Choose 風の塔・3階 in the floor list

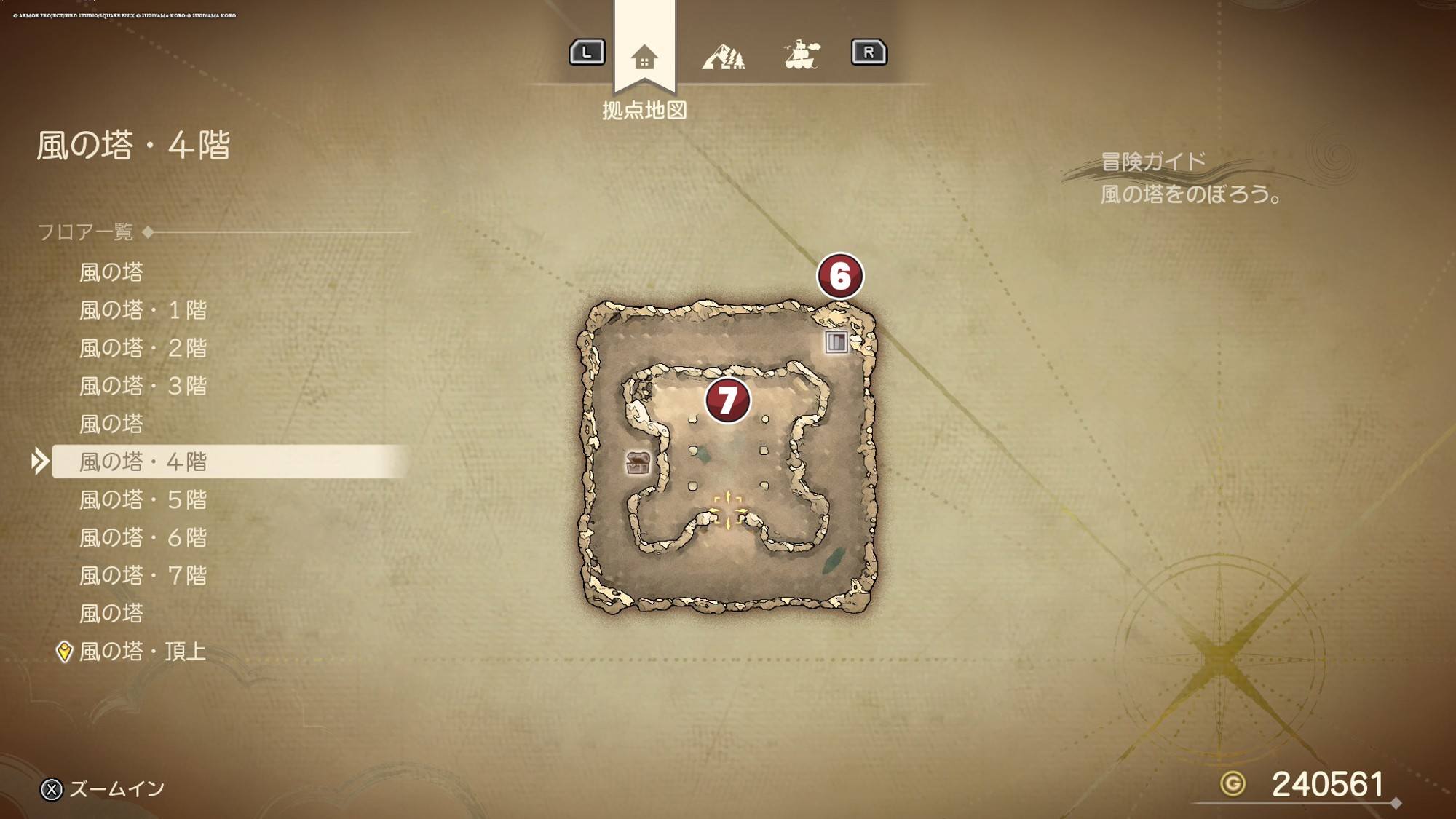[x=143, y=386]
